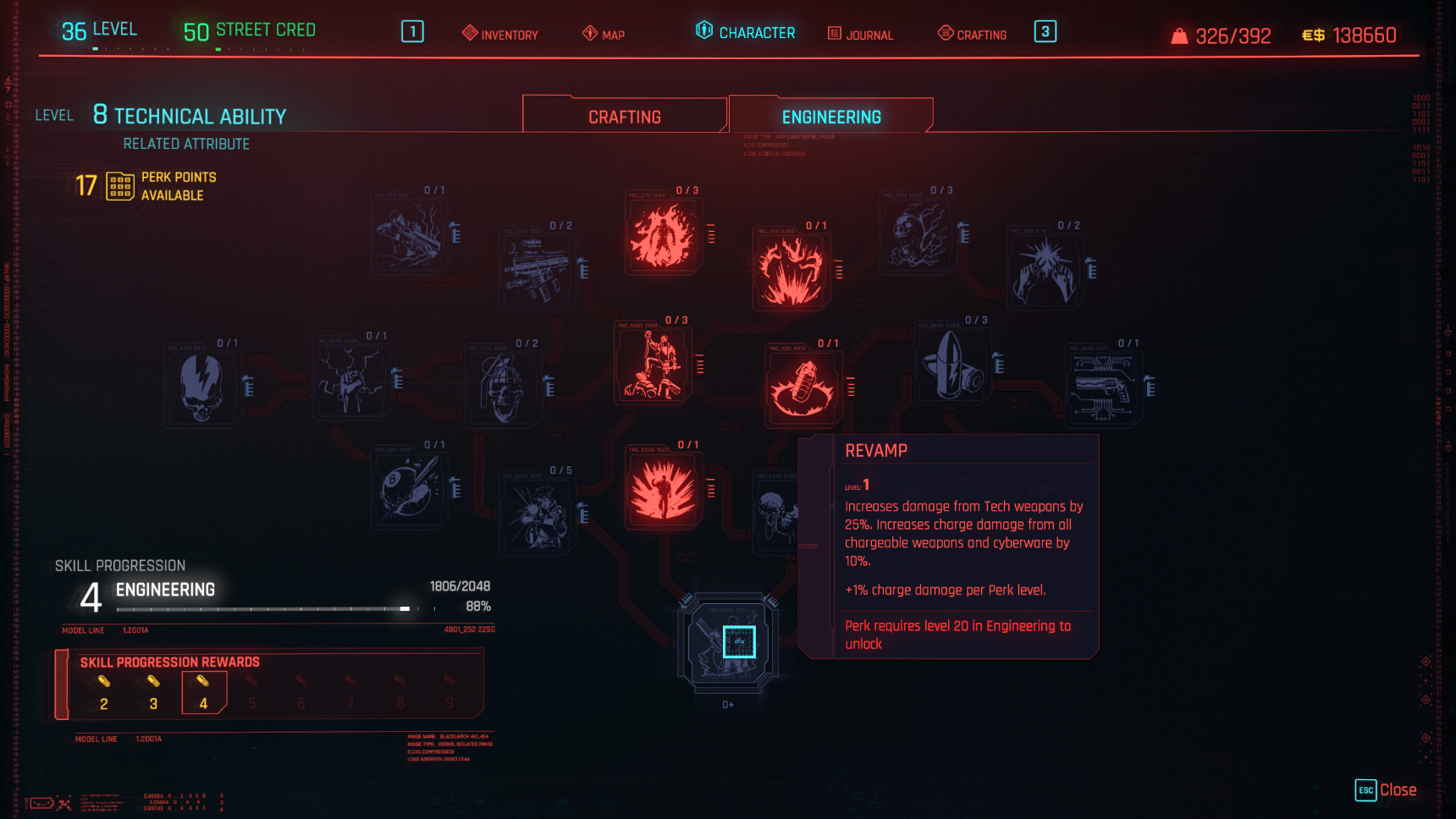Close the perk screen
This screenshot has width=1456, height=819.
(x=1386, y=790)
